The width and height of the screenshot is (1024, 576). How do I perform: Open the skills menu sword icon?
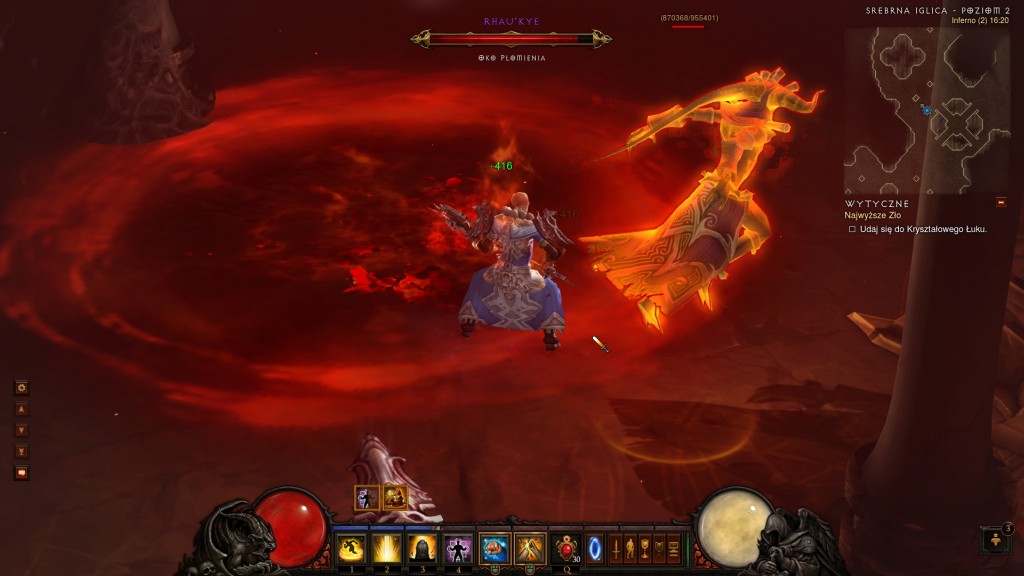tap(616, 548)
